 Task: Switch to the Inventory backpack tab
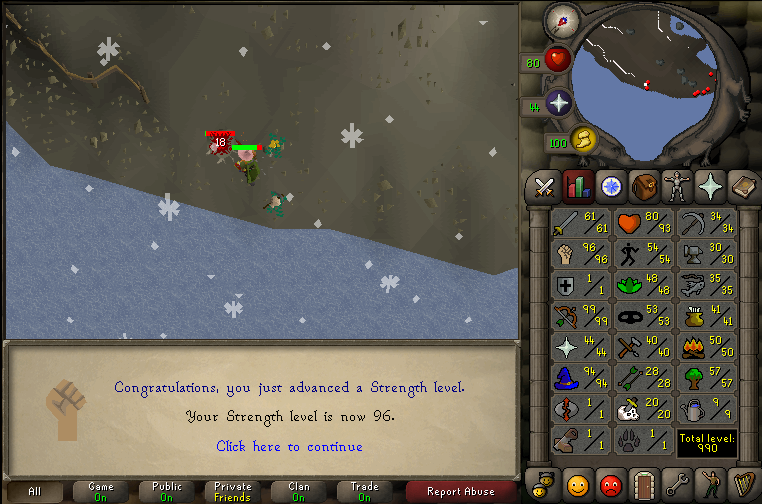(x=643, y=186)
